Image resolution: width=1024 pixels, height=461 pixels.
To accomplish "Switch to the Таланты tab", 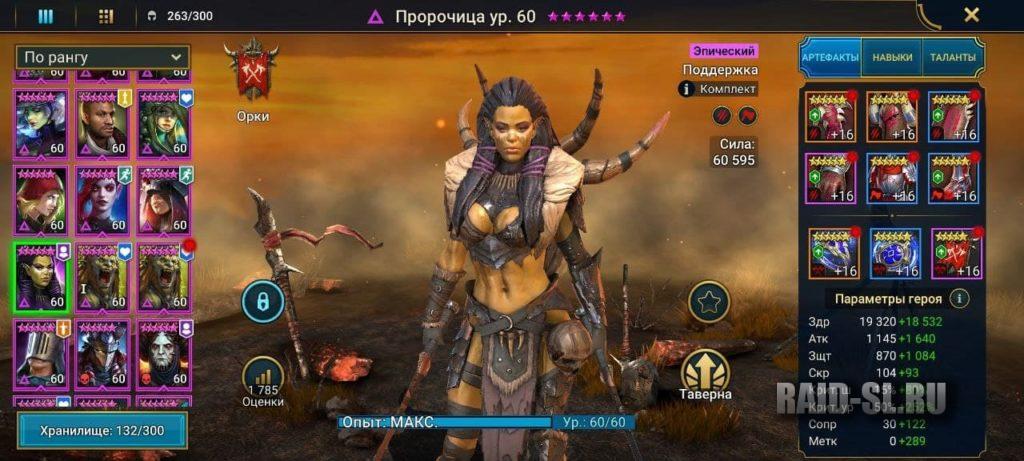I will click(952, 58).
